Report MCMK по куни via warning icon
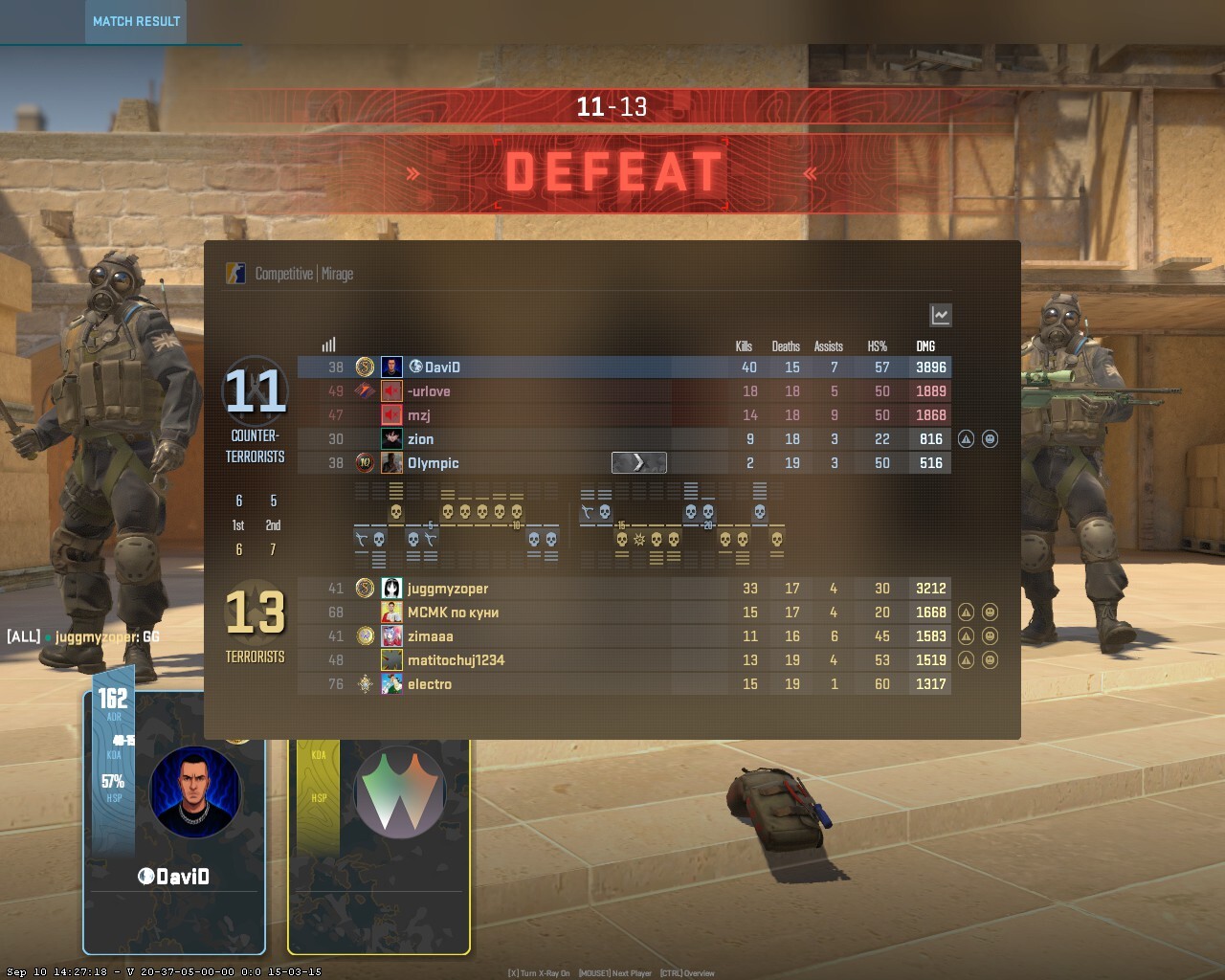 click(966, 612)
